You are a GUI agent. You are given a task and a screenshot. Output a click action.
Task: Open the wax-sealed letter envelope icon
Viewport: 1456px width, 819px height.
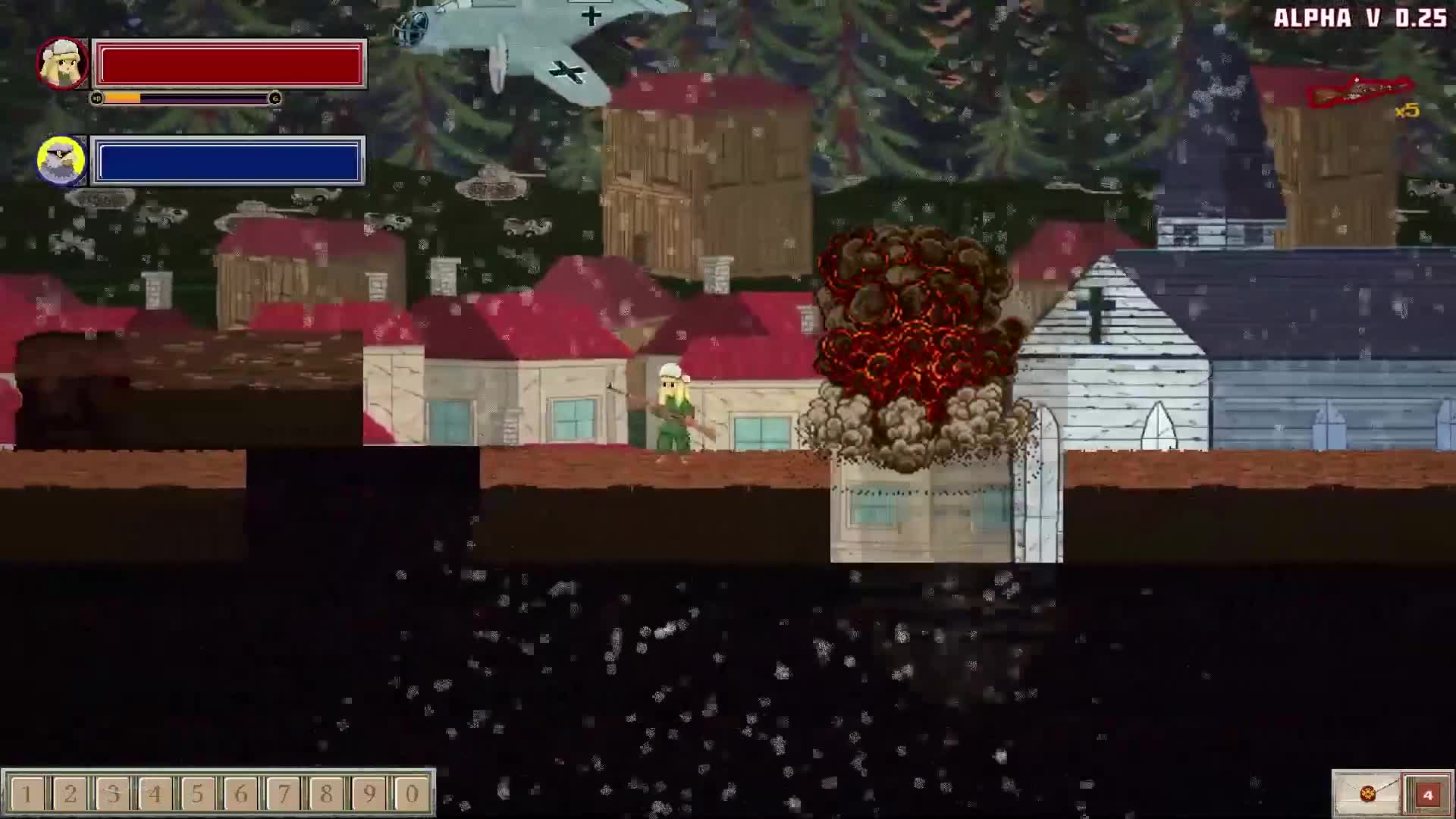click(x=1369, y=793)
